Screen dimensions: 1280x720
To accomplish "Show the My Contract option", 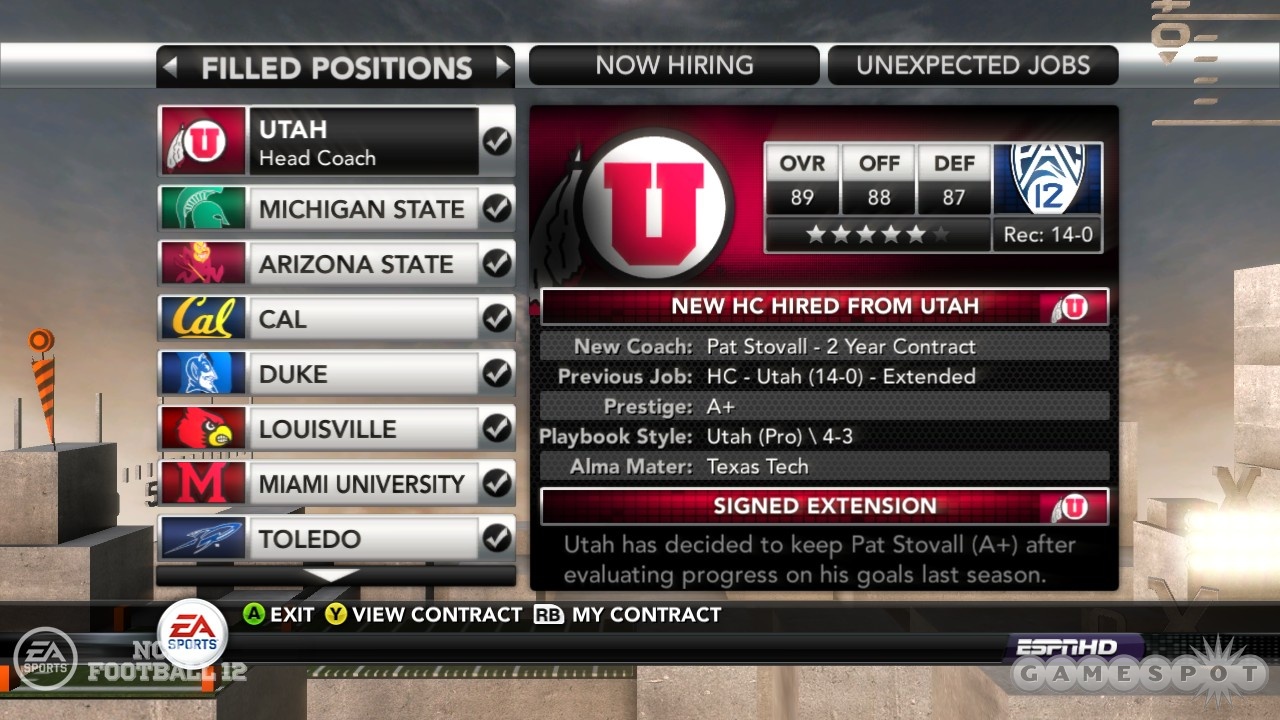I will click(630, 615).
